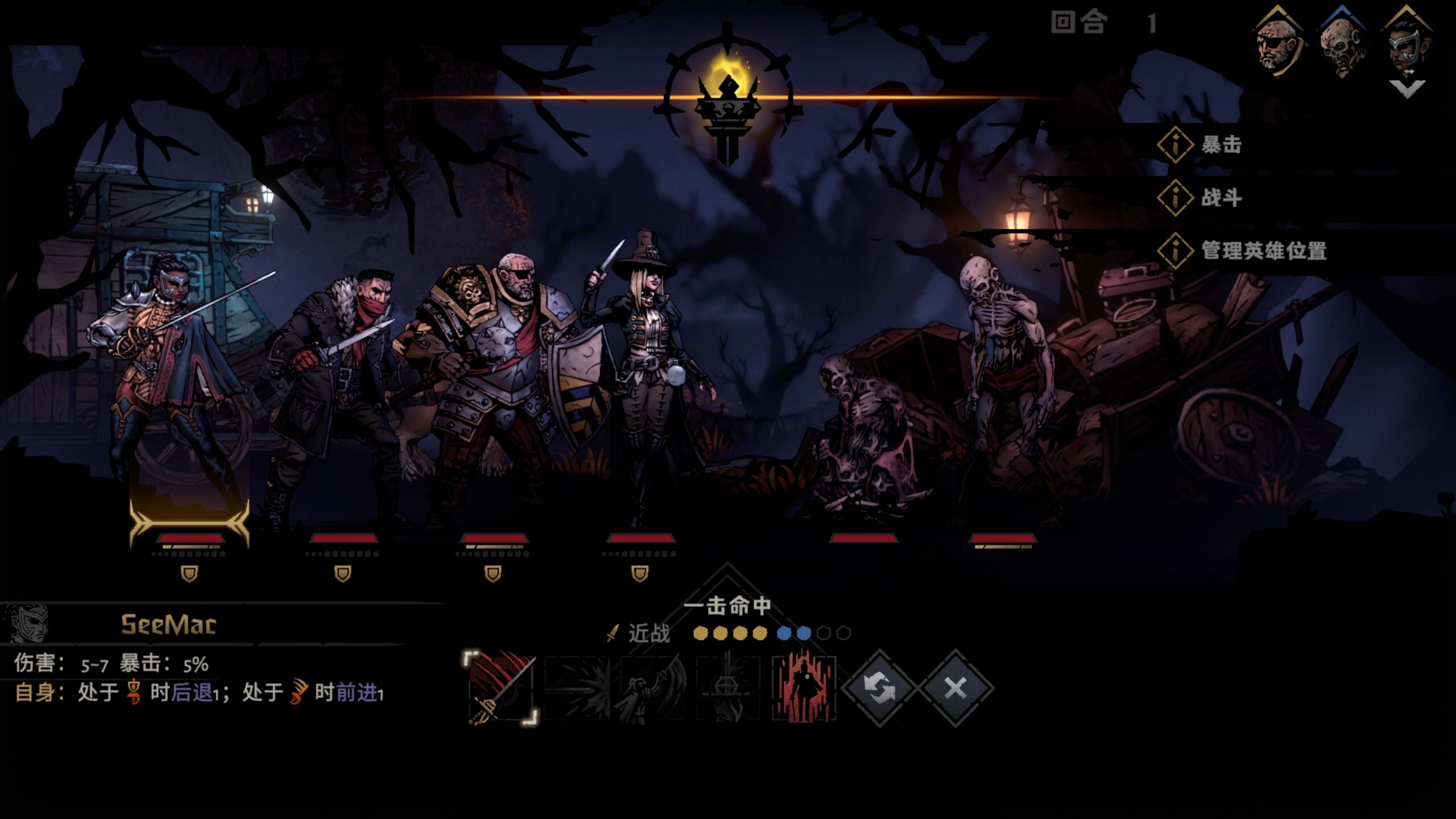Image resolution: width=1456 pixels, height=819 pixels.
Task: Open the 战斗 tutorial entry
Action: [1221, 198]
